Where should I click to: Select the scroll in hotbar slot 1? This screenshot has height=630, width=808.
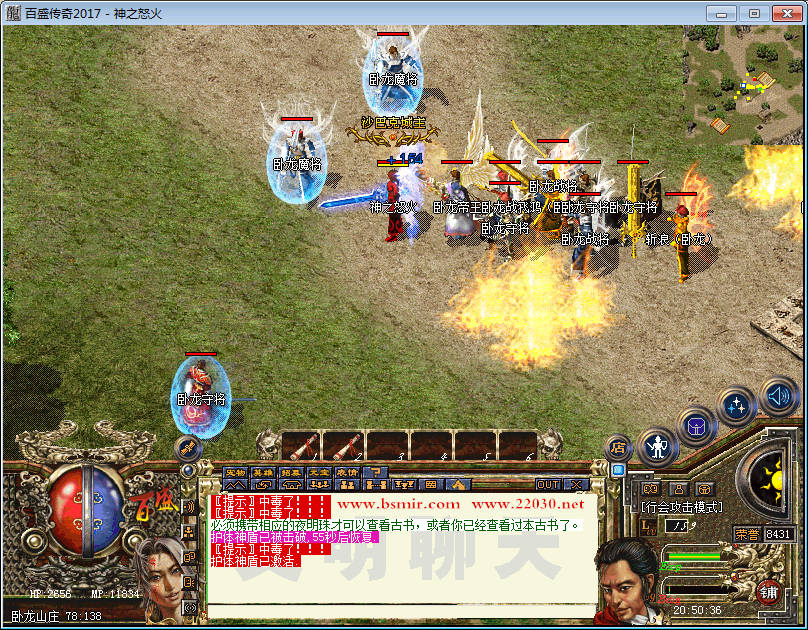pos(300,445)
